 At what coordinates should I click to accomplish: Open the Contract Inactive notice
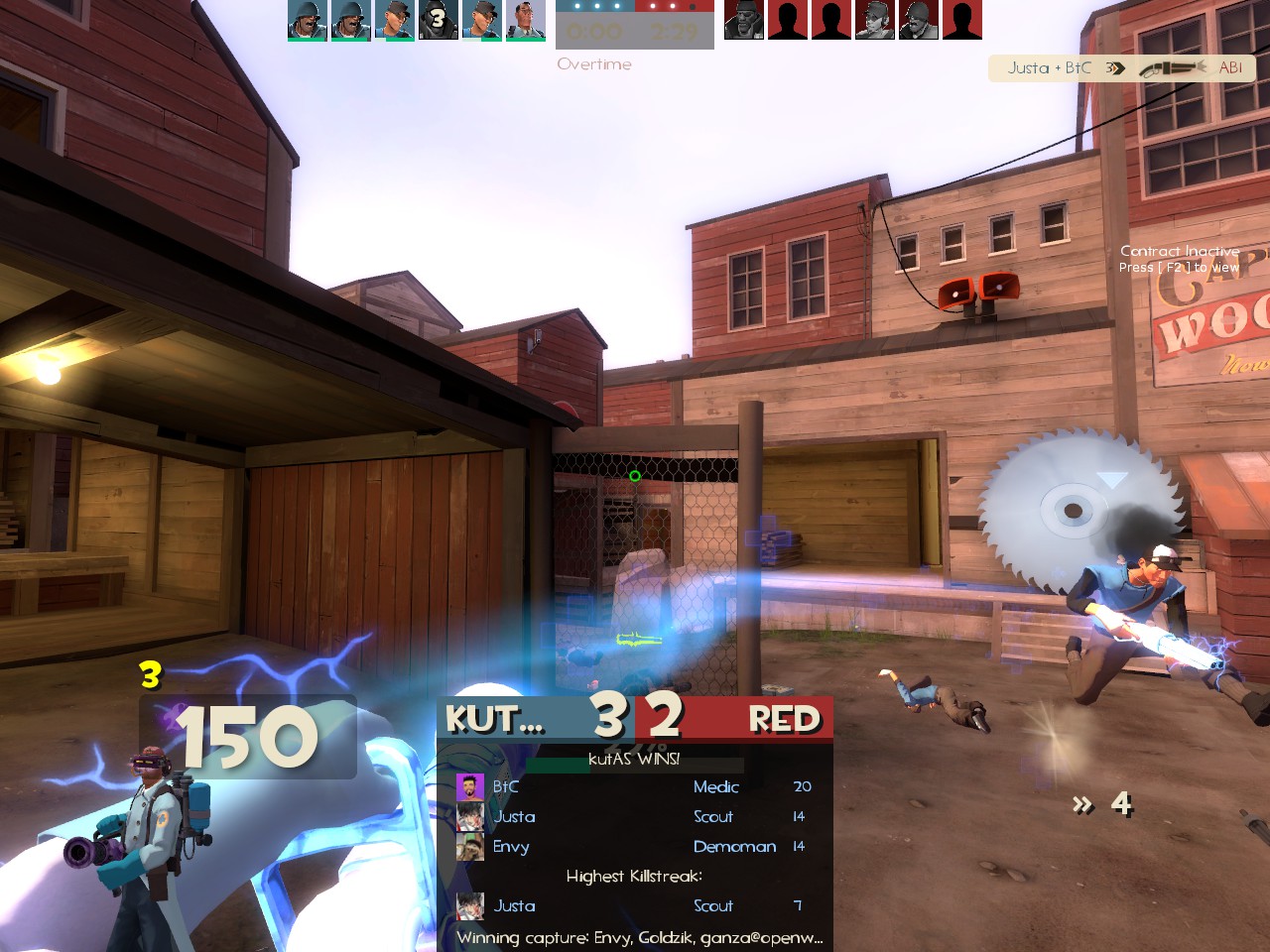pyautogui.click(x=1179, y=259)
